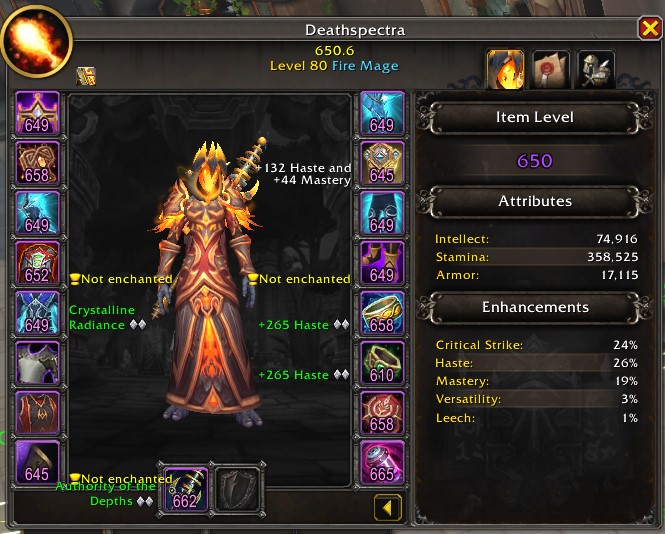
Task: Click the red swirl trinket slot (658)
Action: (x=382, y=411)
